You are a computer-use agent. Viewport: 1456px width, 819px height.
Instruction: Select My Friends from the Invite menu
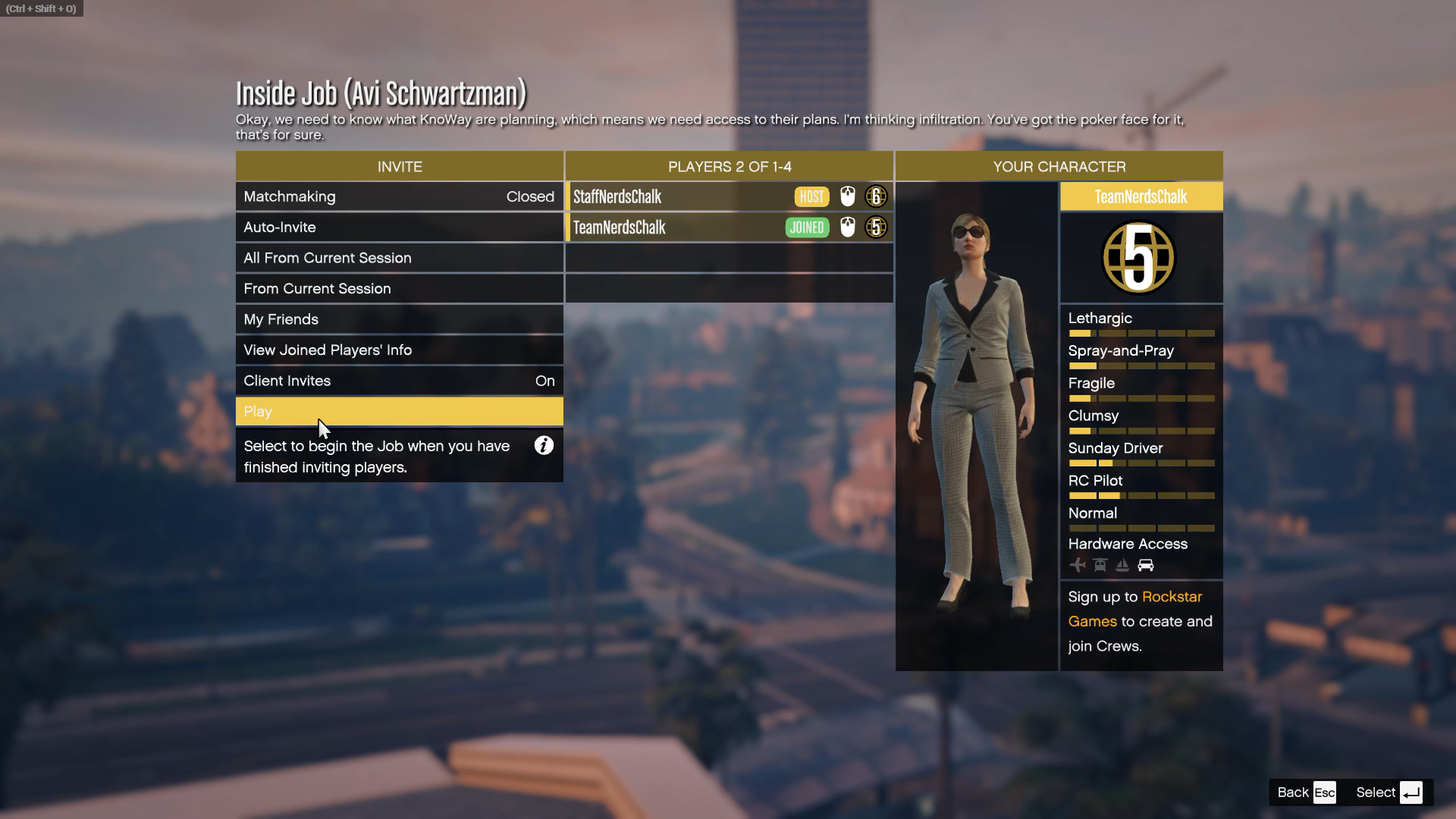[400, 319]
